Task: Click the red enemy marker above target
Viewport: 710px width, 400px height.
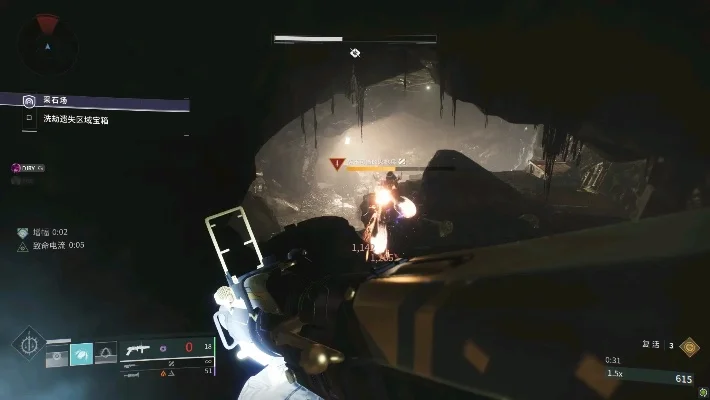Action: tap(337, 161)
